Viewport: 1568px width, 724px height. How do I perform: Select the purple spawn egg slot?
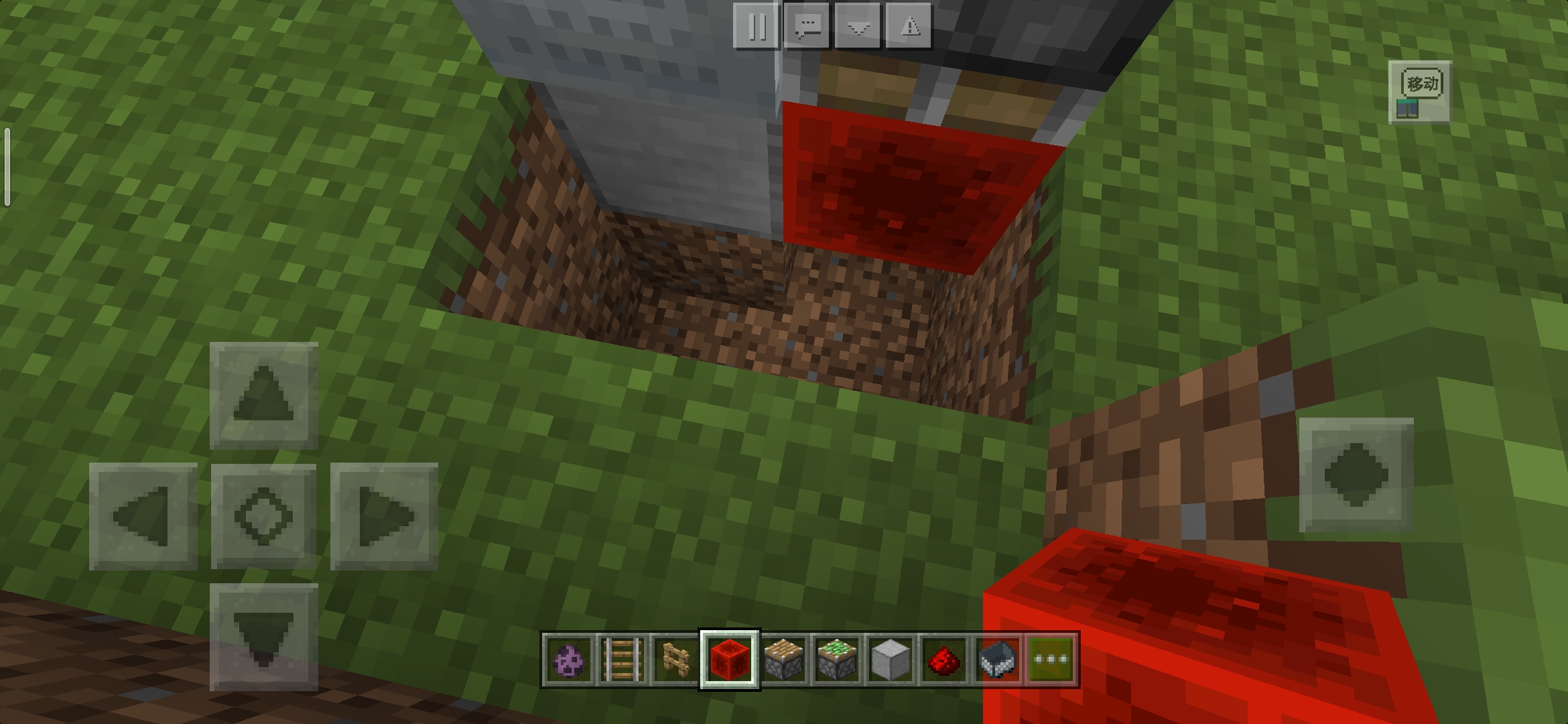(x=568, y=660)
